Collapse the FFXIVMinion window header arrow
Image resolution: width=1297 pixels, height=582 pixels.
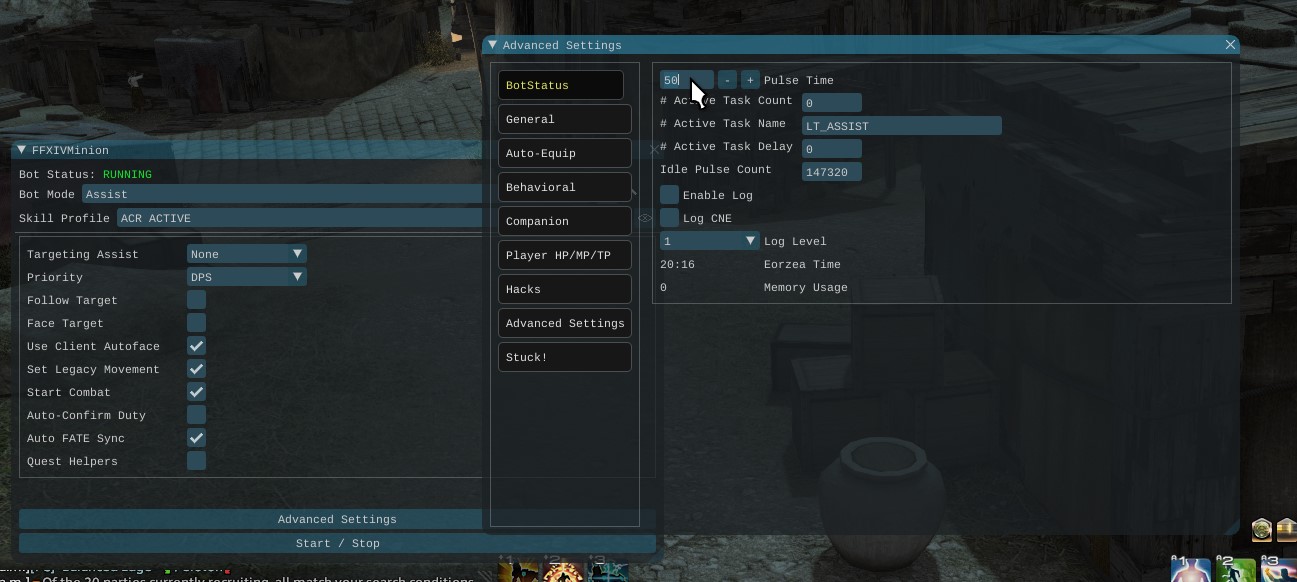21,150
